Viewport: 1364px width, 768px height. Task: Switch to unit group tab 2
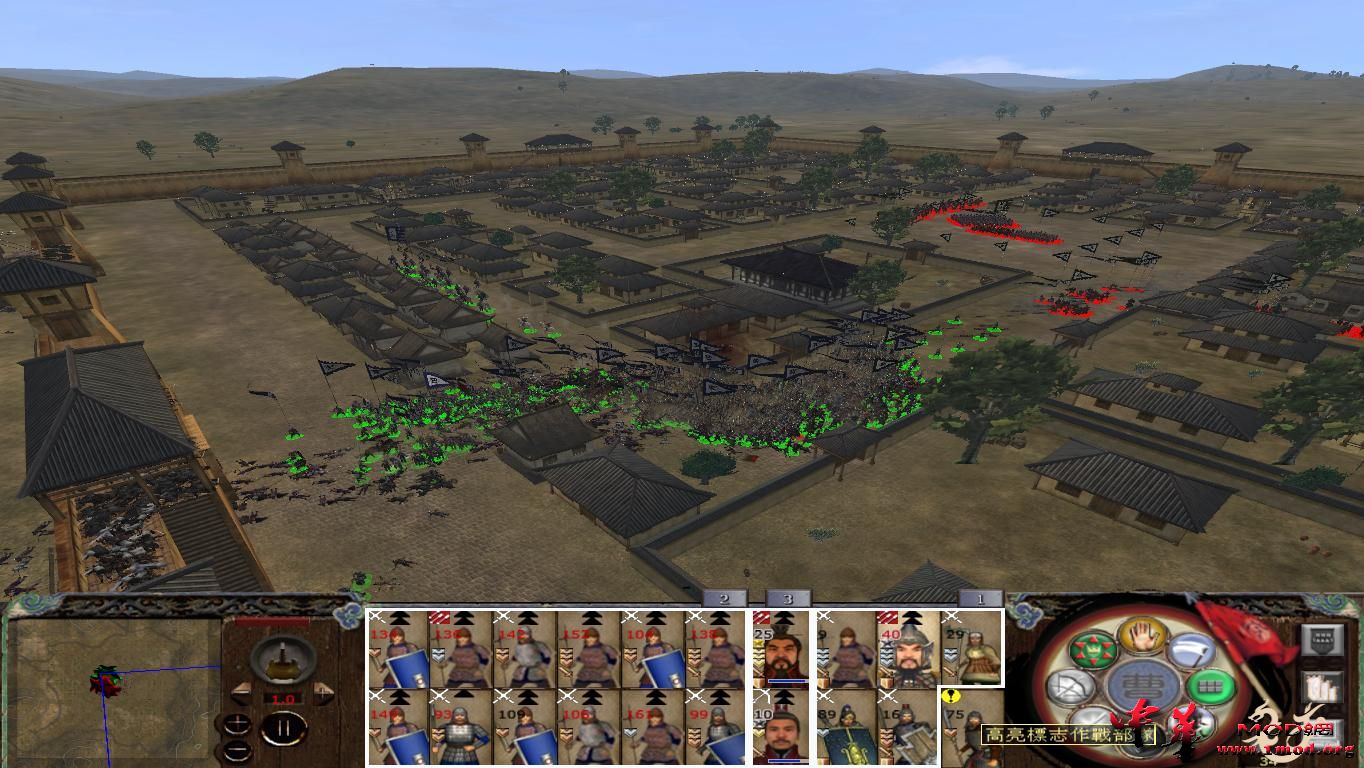pyautogui.click(x=723, y=599)
